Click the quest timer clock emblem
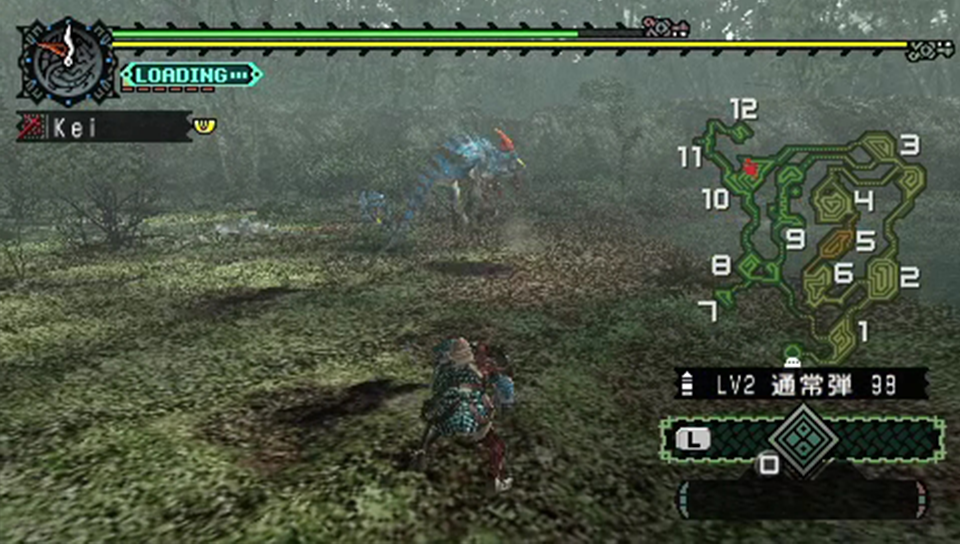Screen dimensions: 960x544 (68, 58)
